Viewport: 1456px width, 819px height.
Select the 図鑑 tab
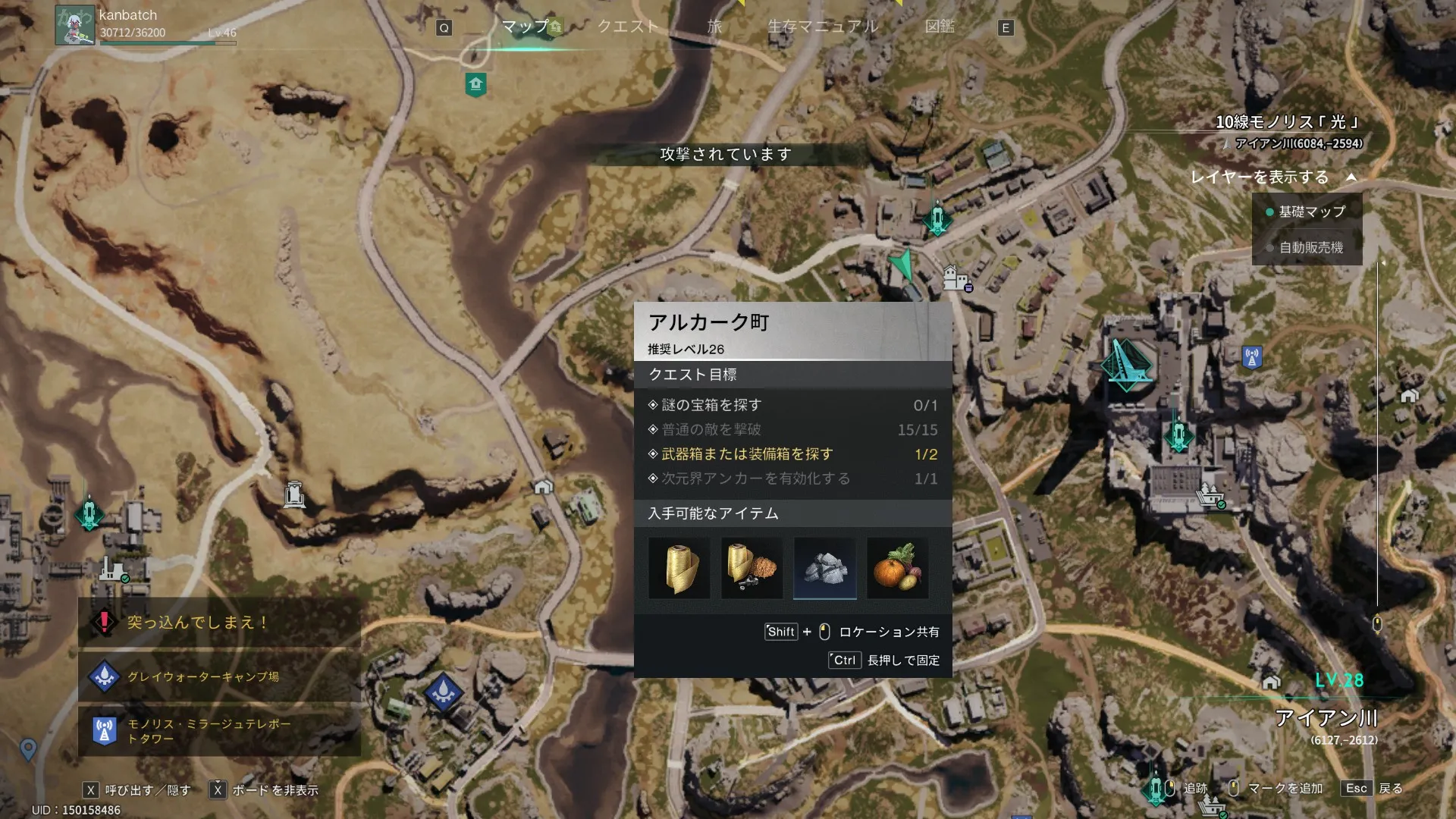click(x=940, y=27)
